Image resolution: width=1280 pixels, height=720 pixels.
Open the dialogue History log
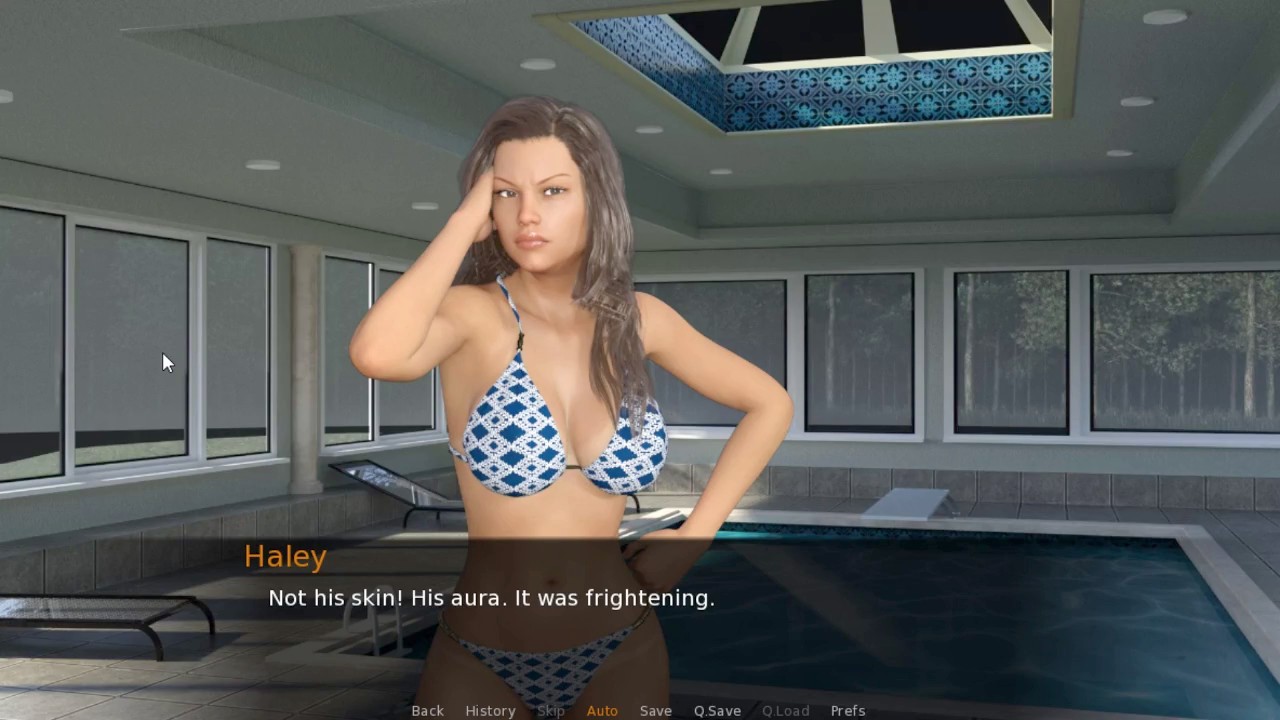490,710
